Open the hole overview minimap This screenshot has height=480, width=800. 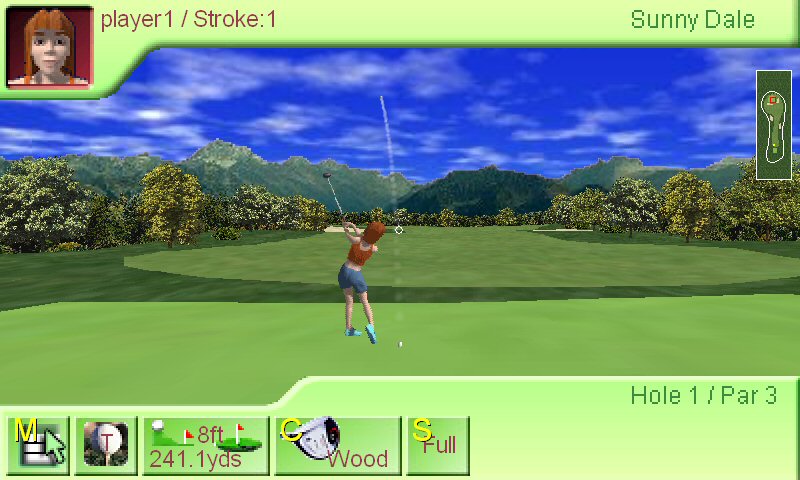point(774,125)
